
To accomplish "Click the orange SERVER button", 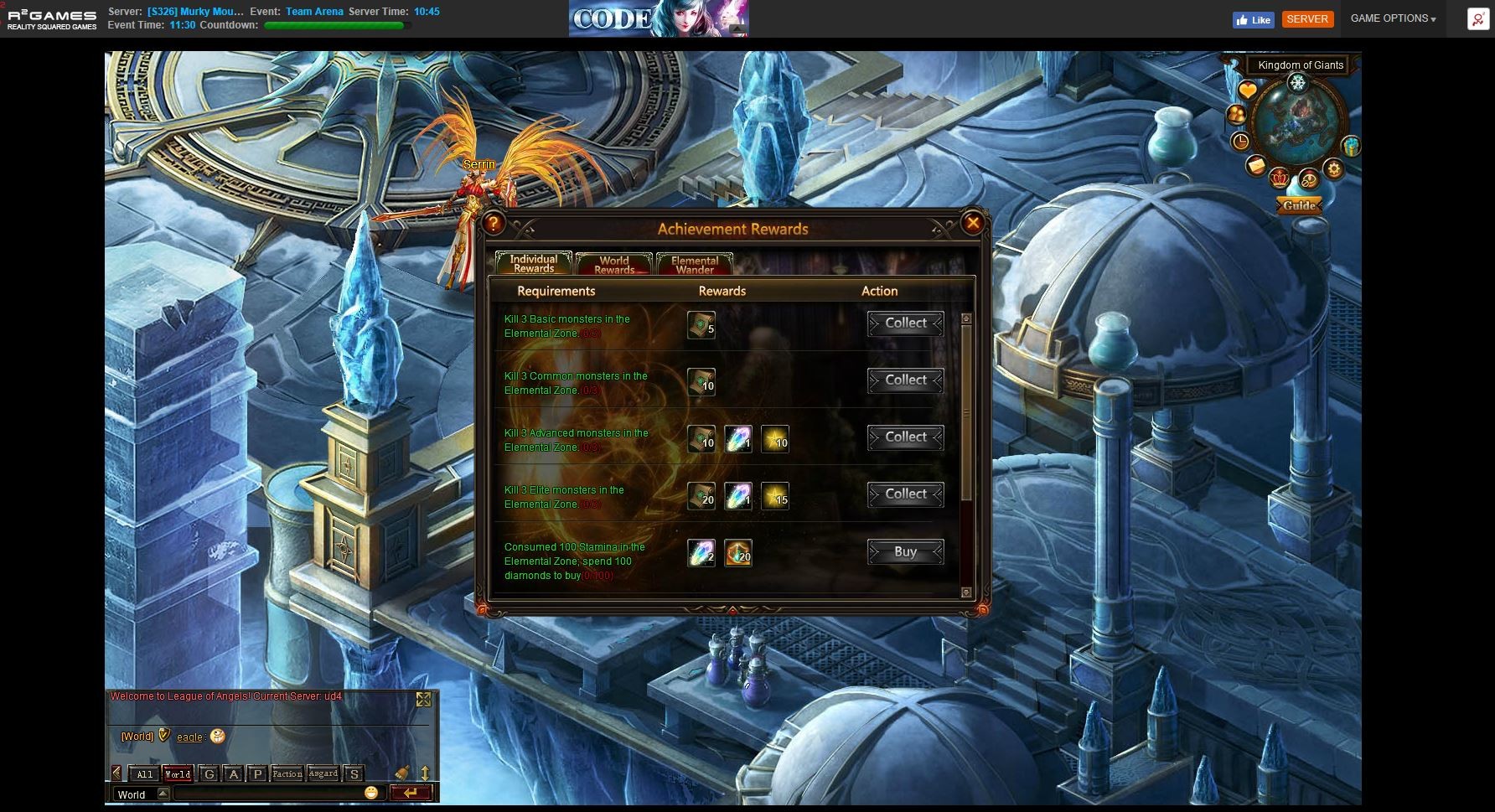I will (1306, 18).
